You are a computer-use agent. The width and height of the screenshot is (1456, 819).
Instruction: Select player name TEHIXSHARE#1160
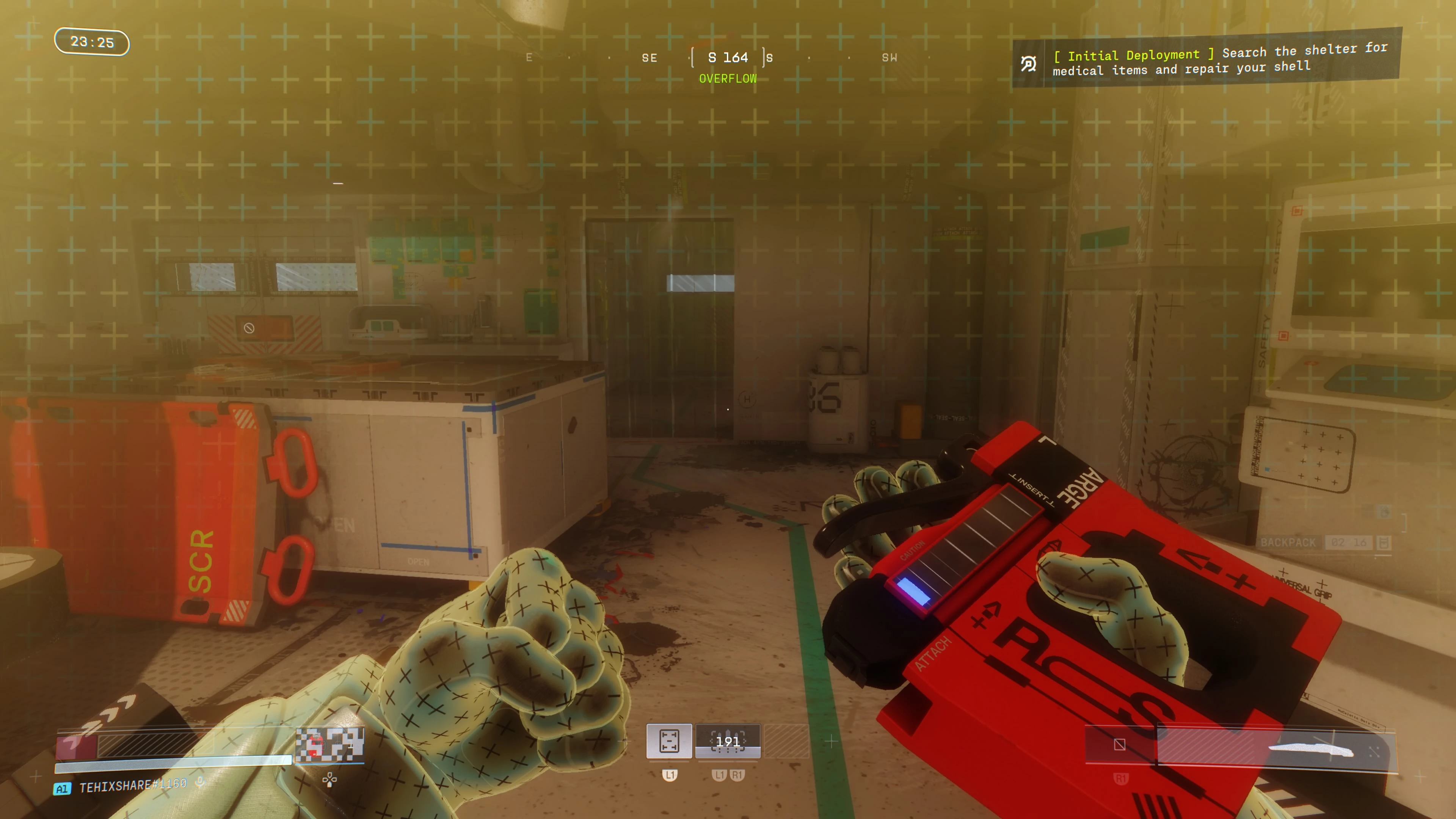click(133, 786)
